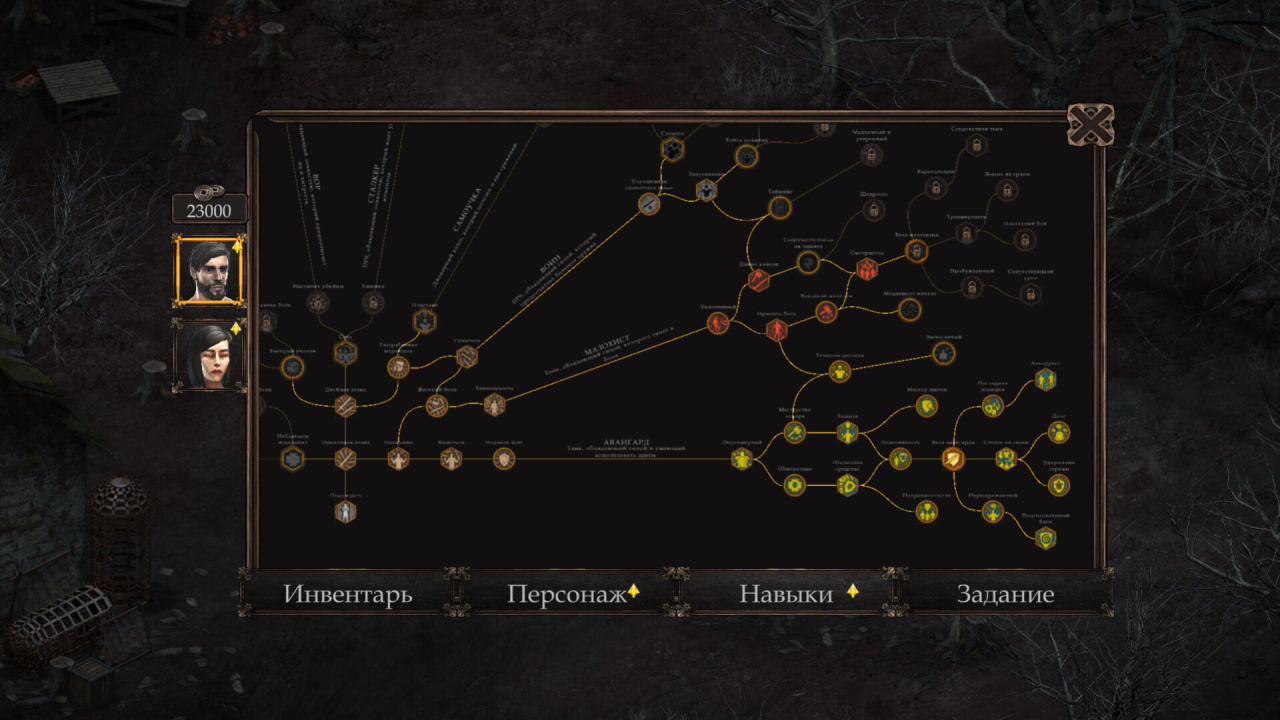Open the Задание tab
1280x720 pixels.
click(1005, 594)
